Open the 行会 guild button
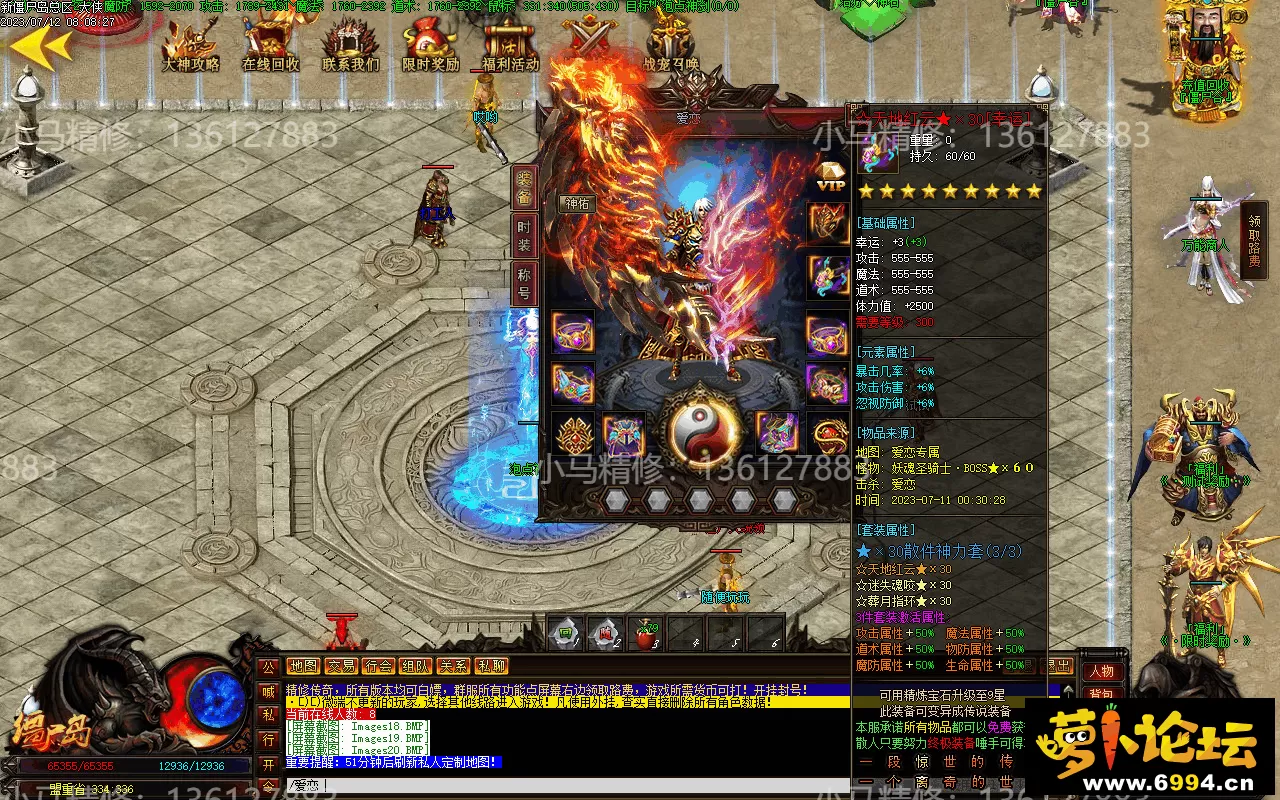1280x800 pixels. click(x=378, y=666)
